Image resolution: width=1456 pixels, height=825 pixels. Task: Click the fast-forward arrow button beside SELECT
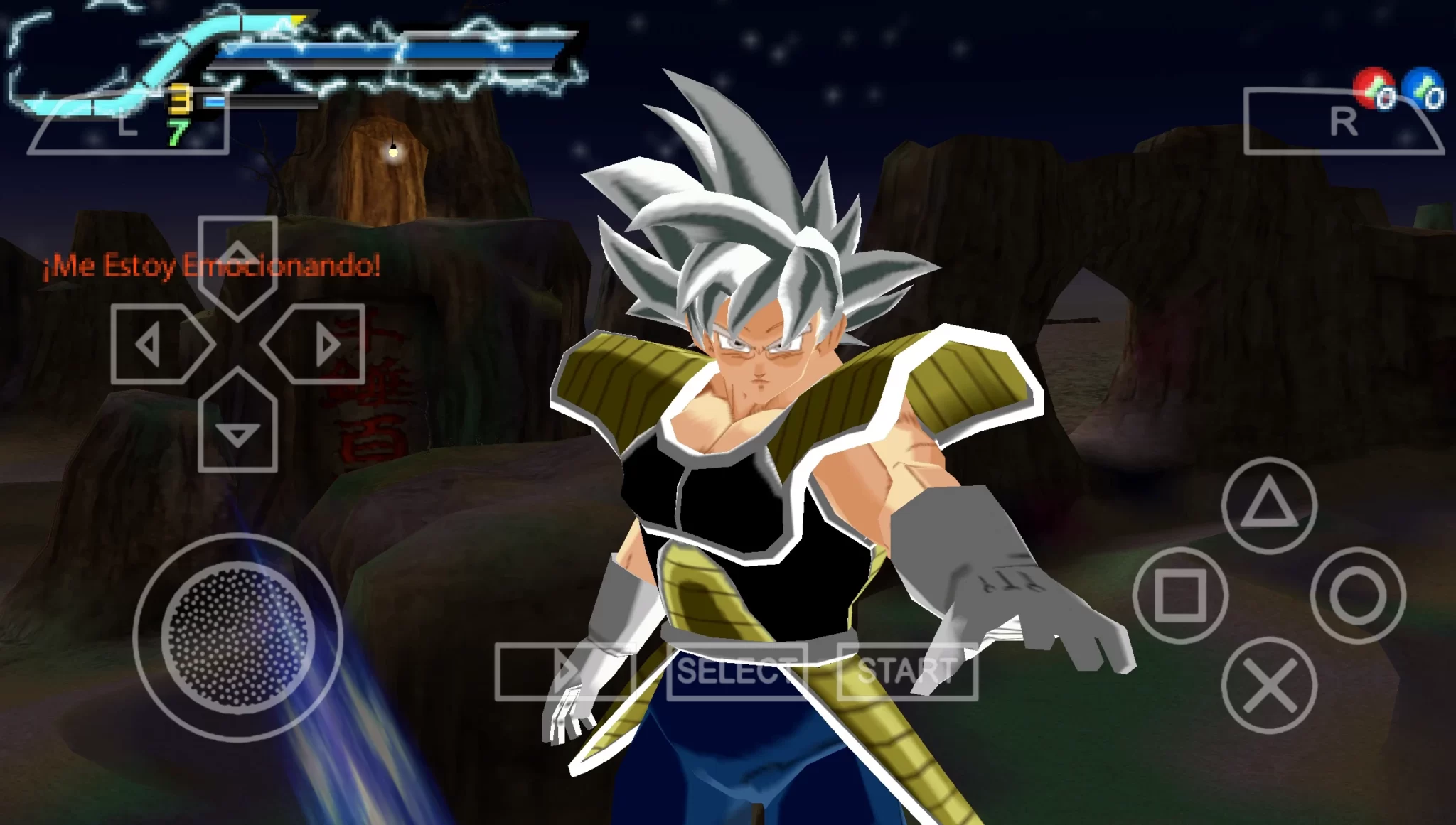(565, 671)
